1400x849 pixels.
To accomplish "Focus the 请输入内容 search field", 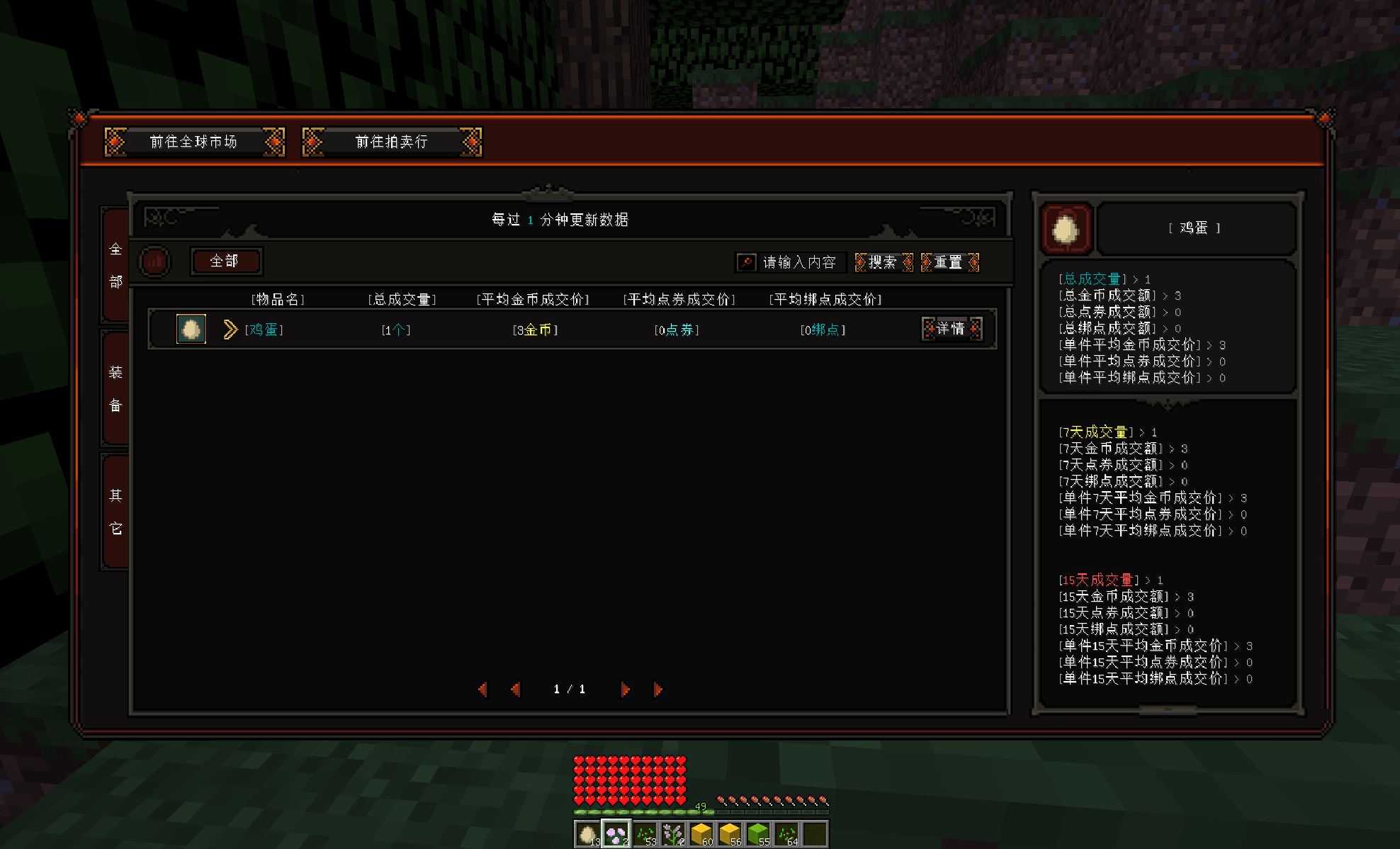I will pos(798,263).
